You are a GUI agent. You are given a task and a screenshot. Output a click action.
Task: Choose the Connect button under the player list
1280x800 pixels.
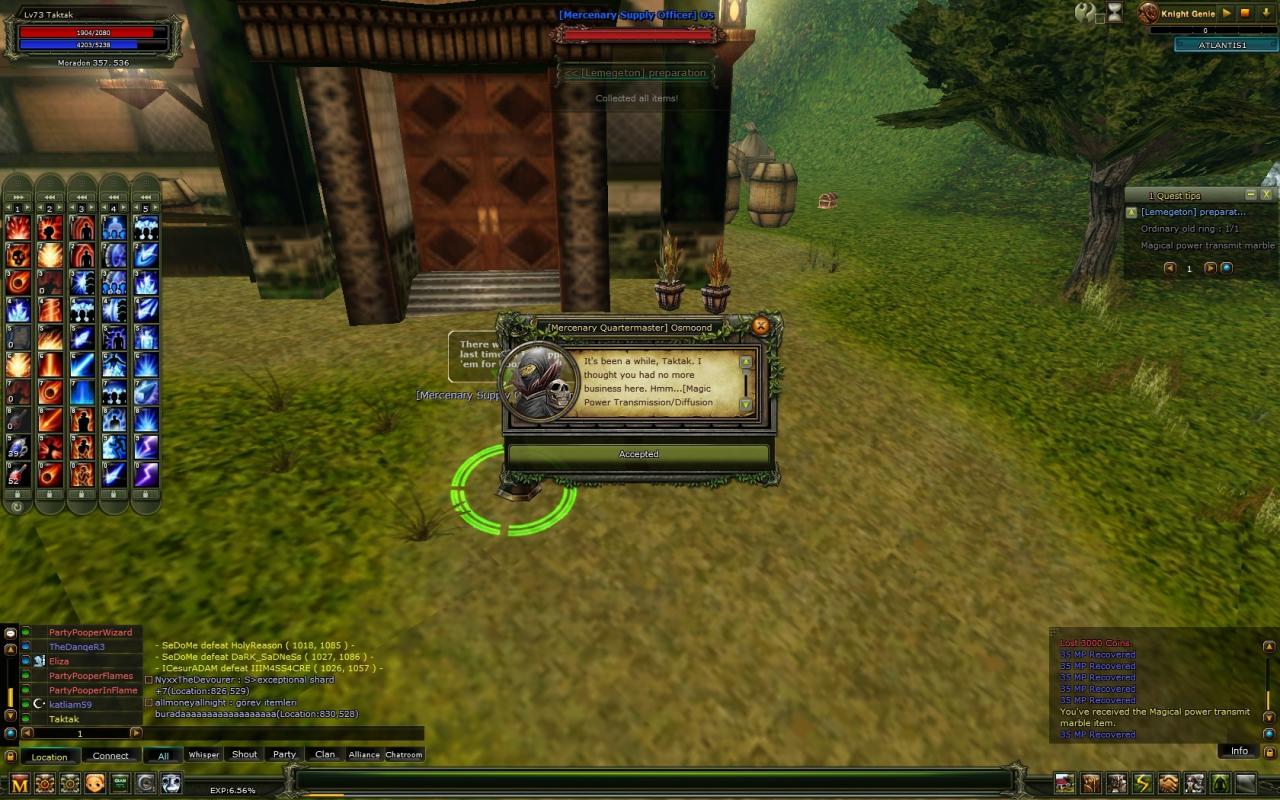(x=110, y=756)
